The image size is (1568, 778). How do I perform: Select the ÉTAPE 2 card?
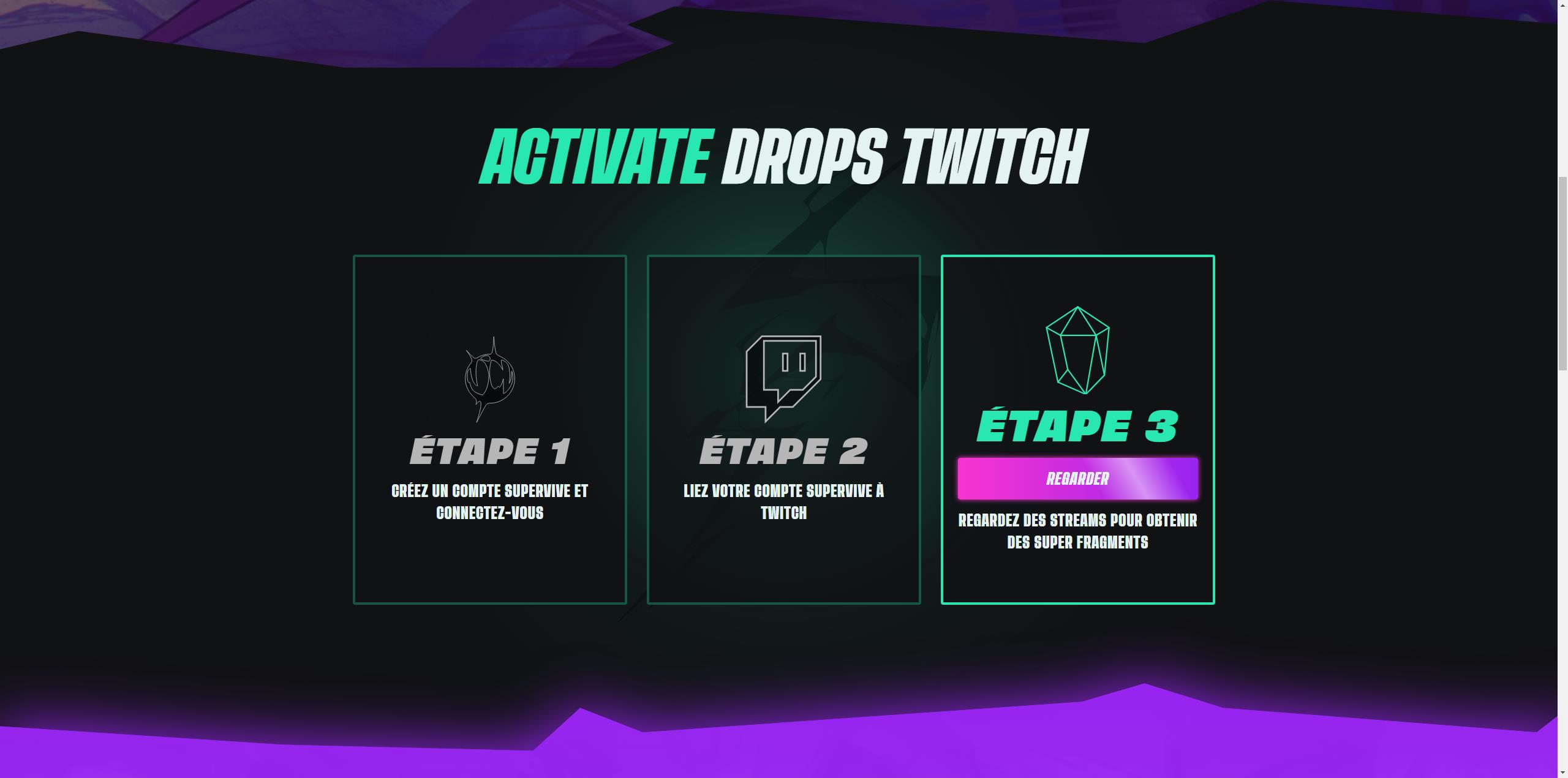784,428
